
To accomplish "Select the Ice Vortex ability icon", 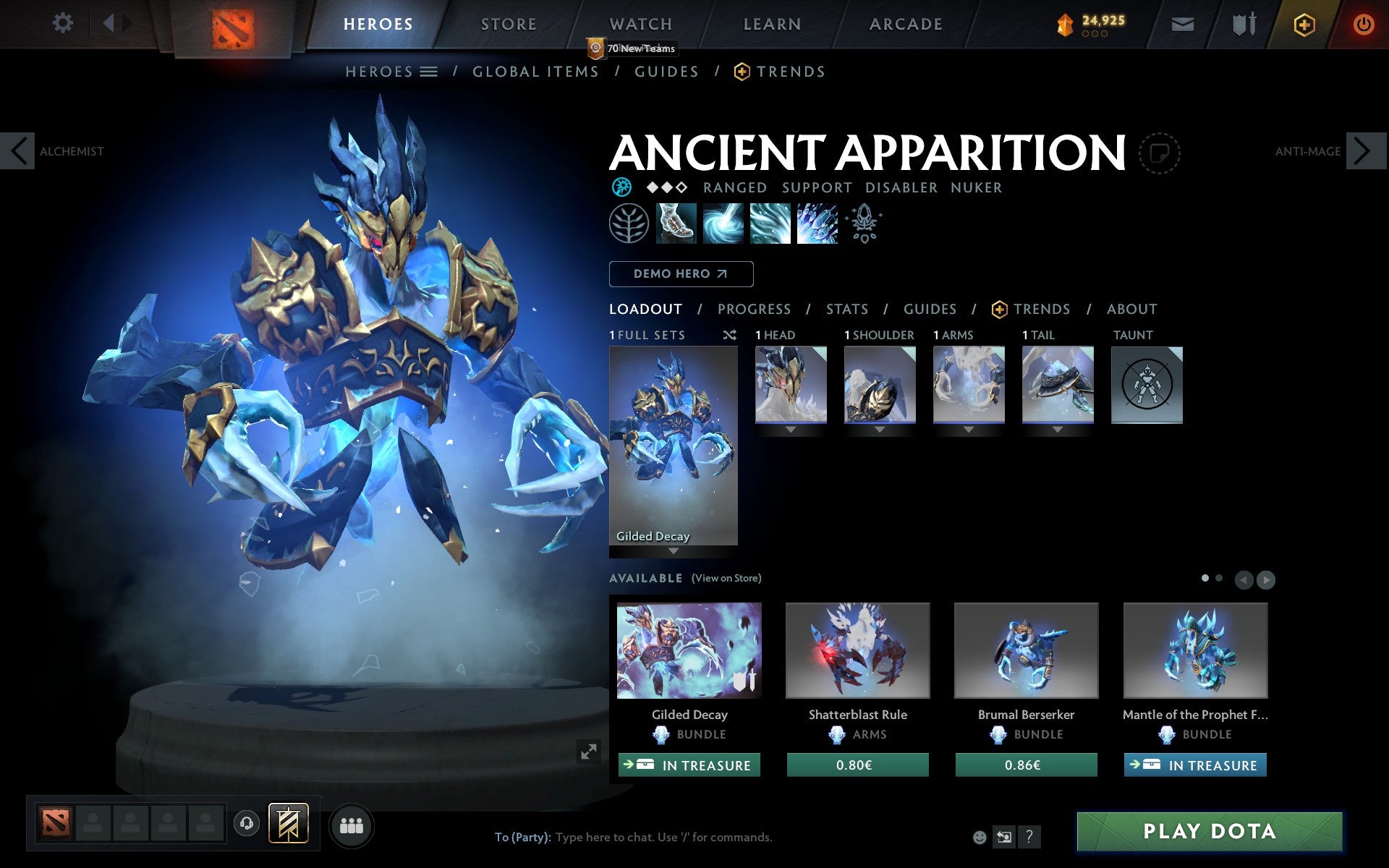I will 722,224.
